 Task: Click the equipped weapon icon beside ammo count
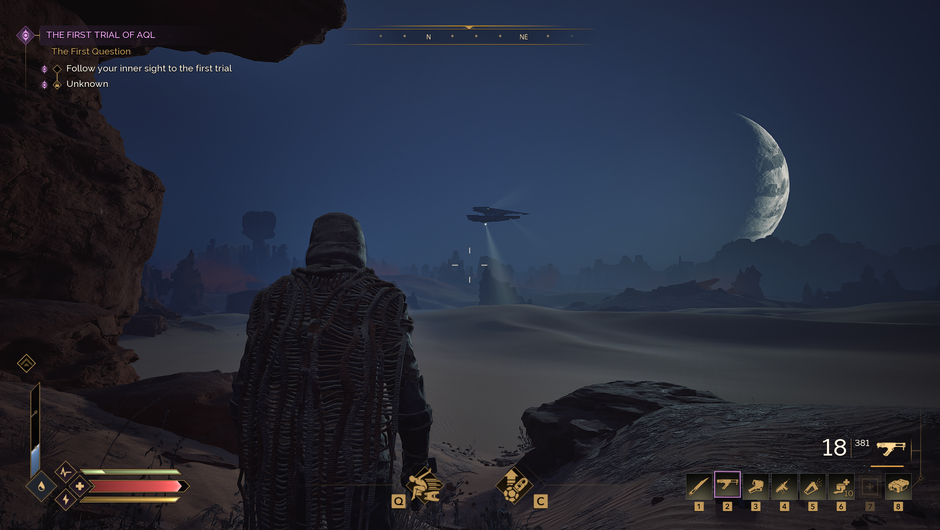(889, 448)
